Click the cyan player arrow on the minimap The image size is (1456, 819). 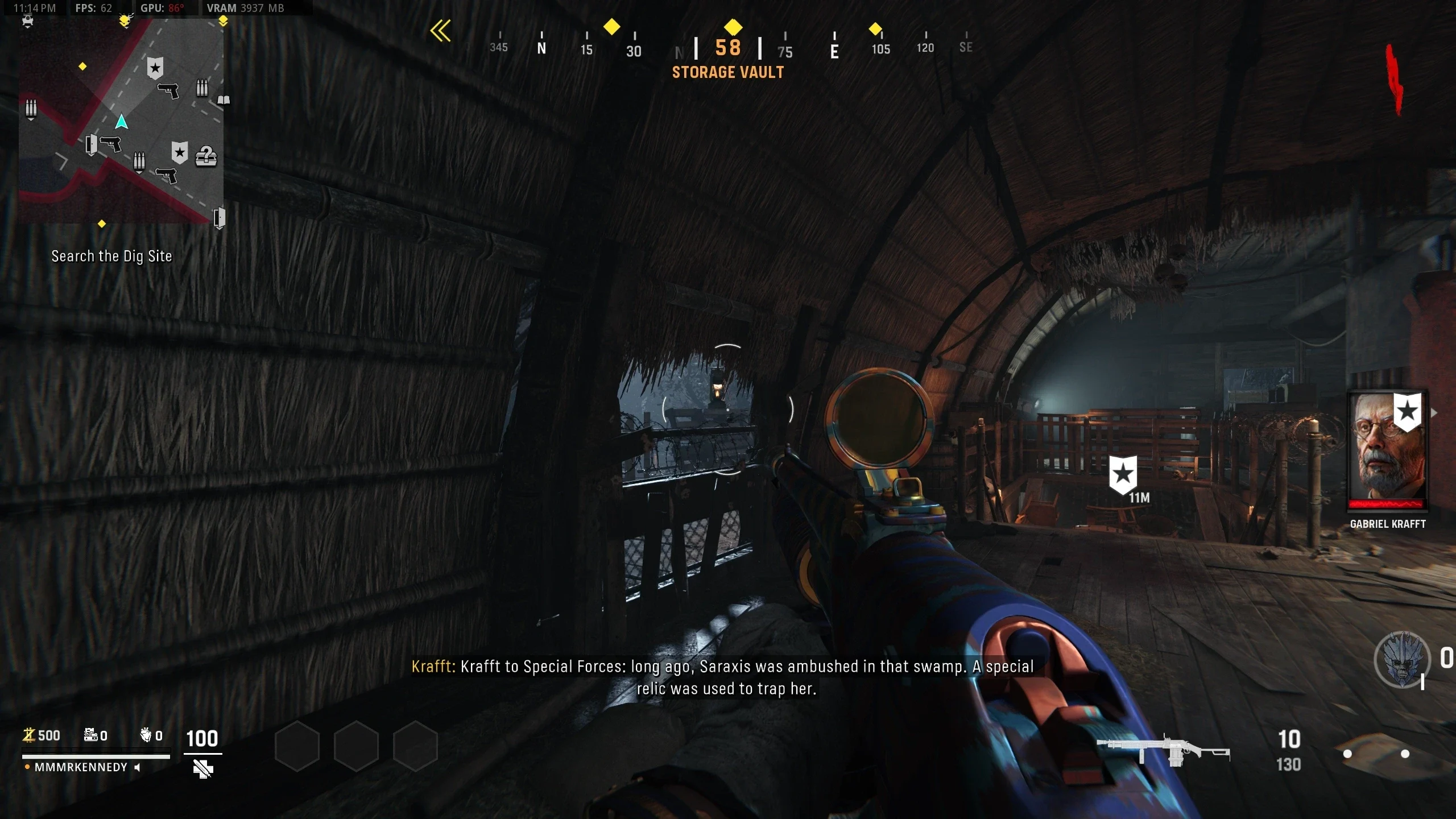pos(121,122)
